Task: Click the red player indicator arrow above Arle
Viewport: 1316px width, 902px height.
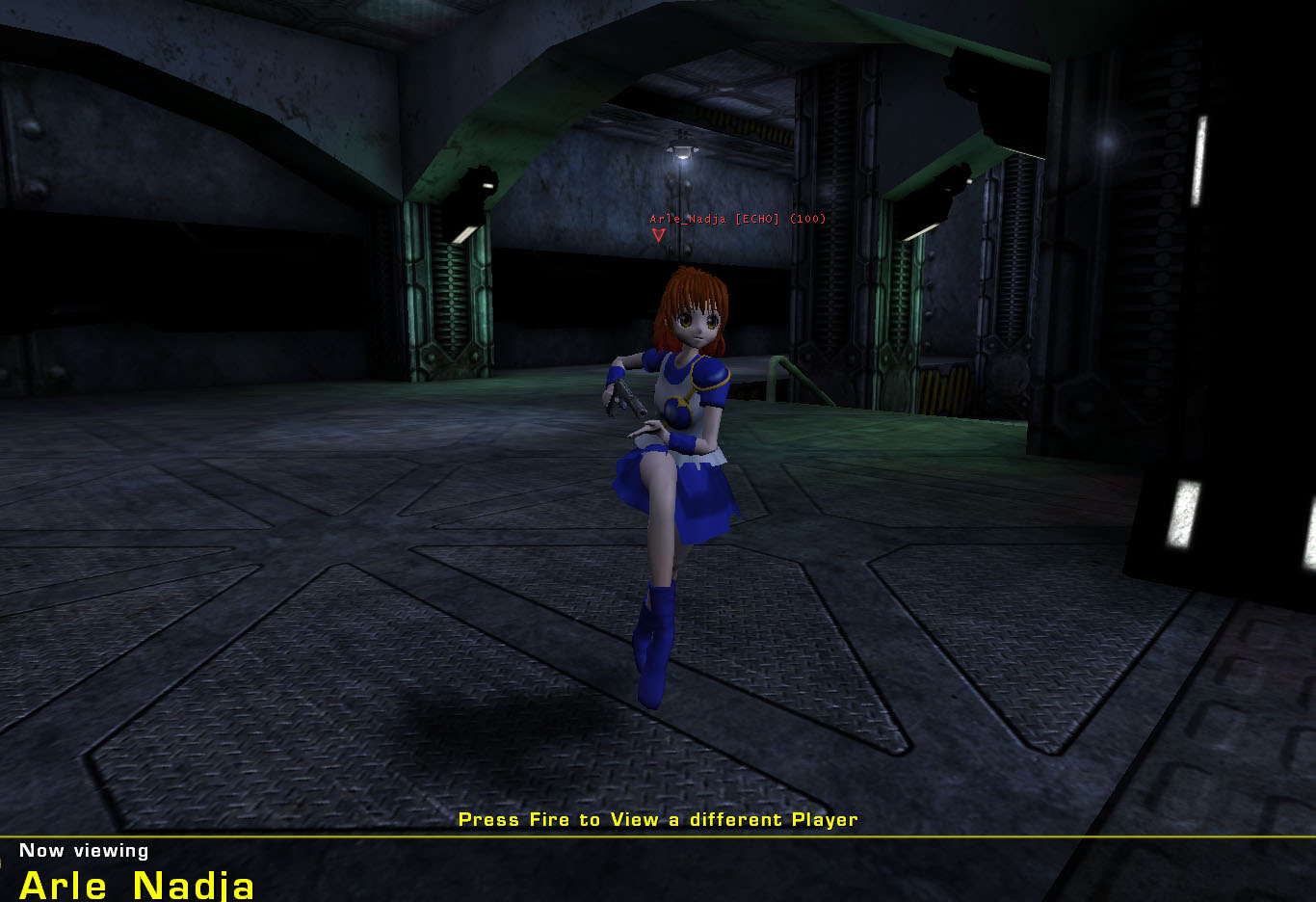Action: [659, 235]
